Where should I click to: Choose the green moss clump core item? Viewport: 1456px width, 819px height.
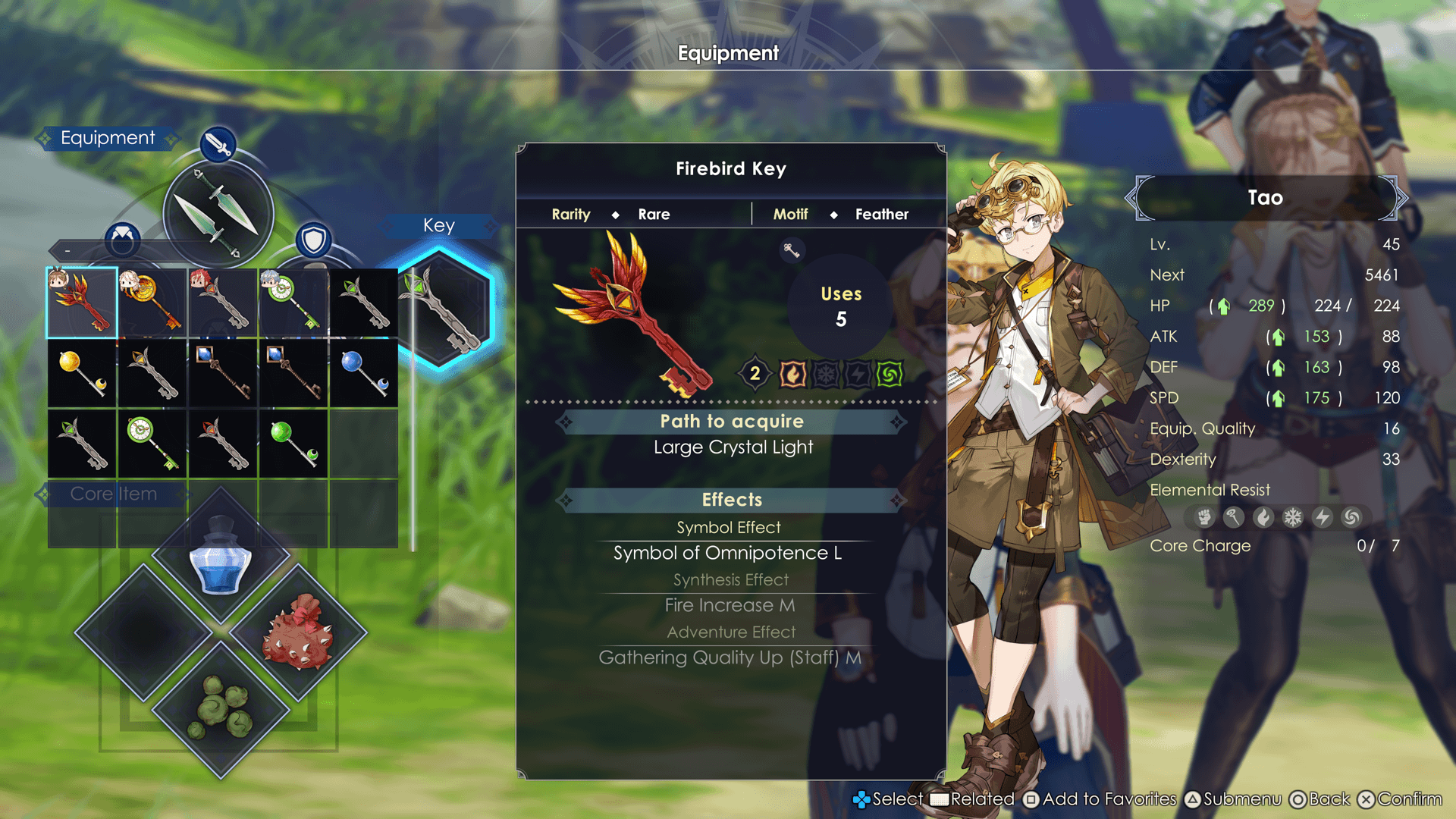[x=221, y=709]
